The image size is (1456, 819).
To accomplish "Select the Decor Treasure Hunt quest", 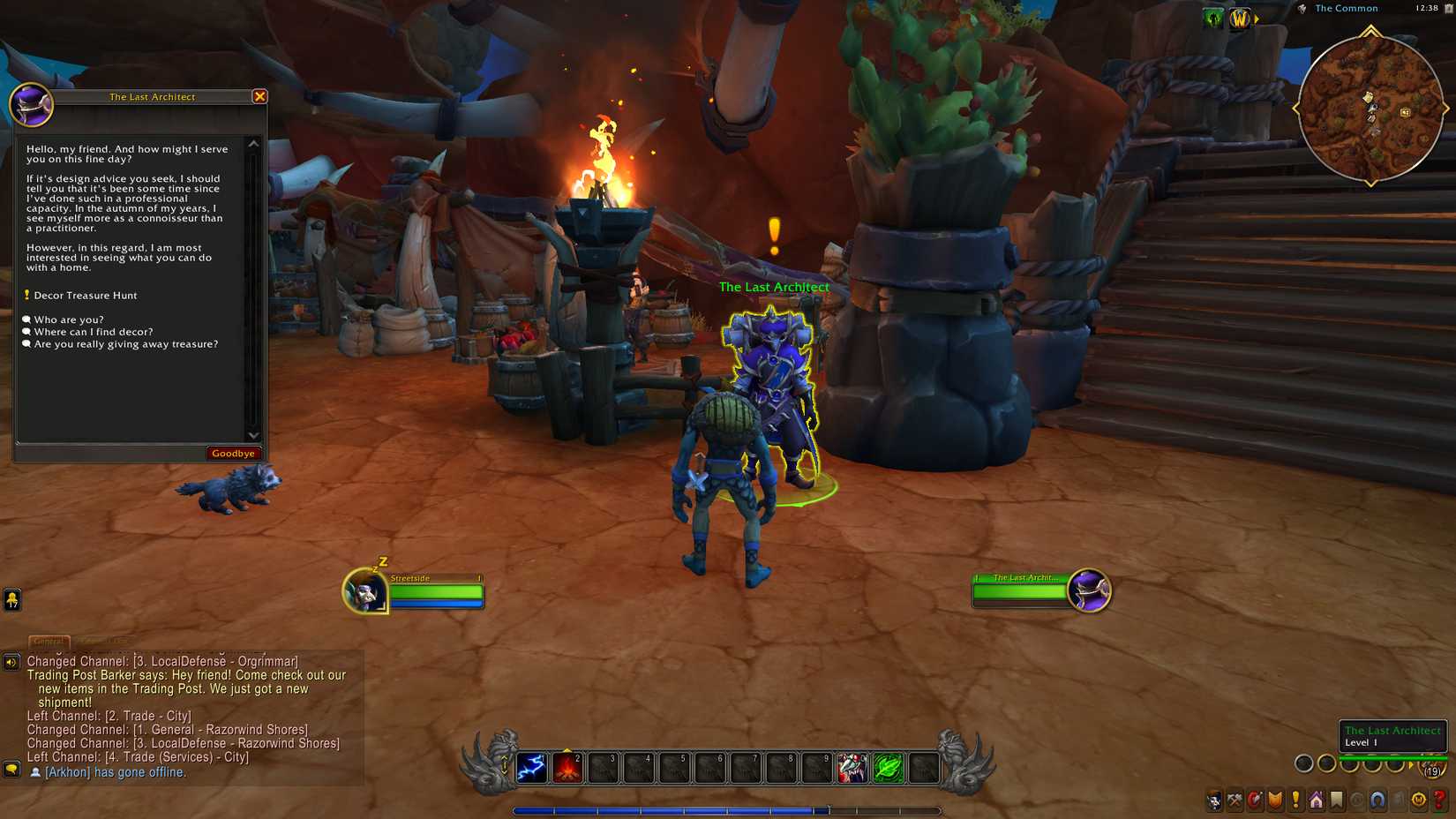I will click(85, 295).
